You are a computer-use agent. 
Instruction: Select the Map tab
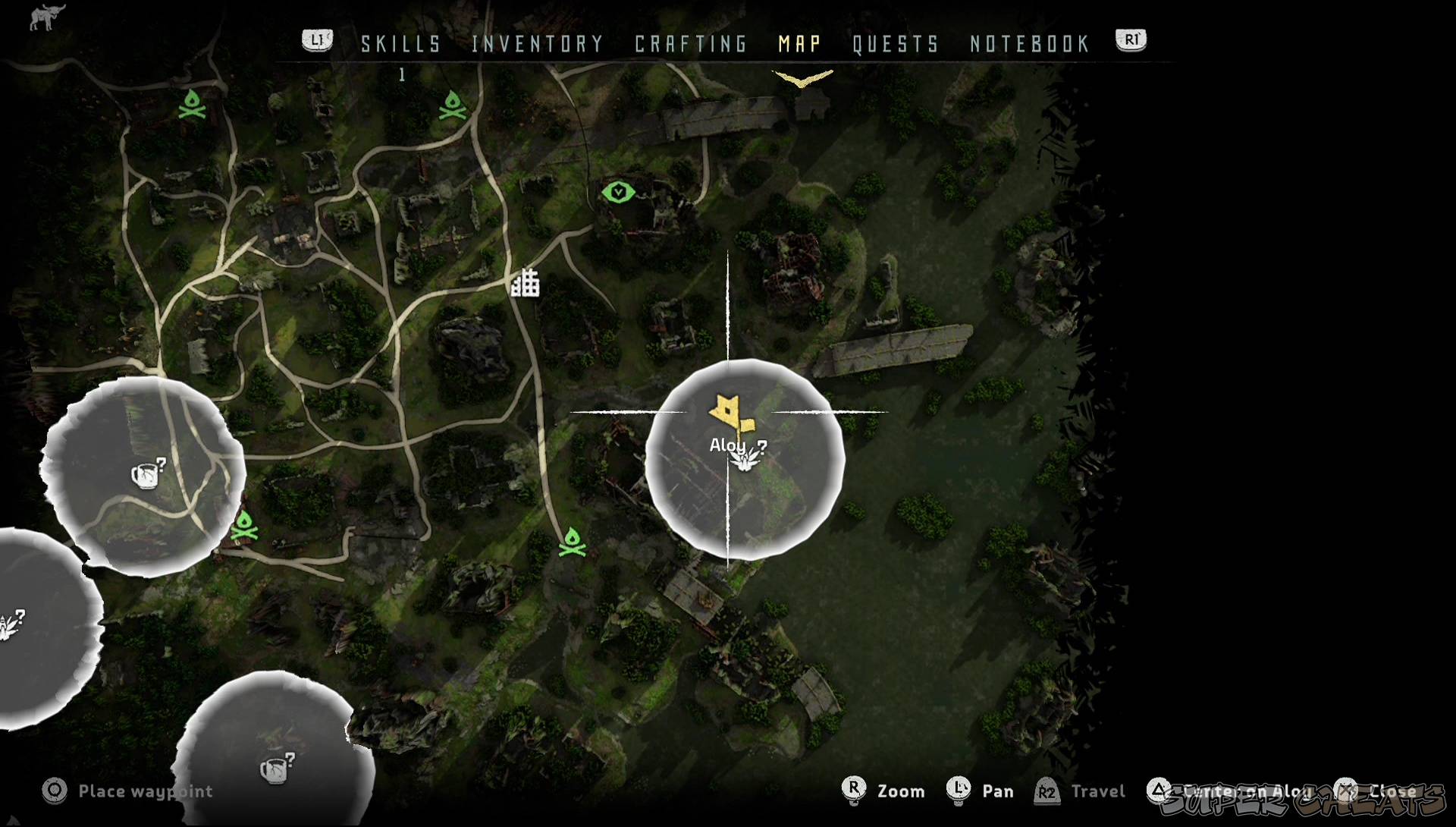coord(800,45)
